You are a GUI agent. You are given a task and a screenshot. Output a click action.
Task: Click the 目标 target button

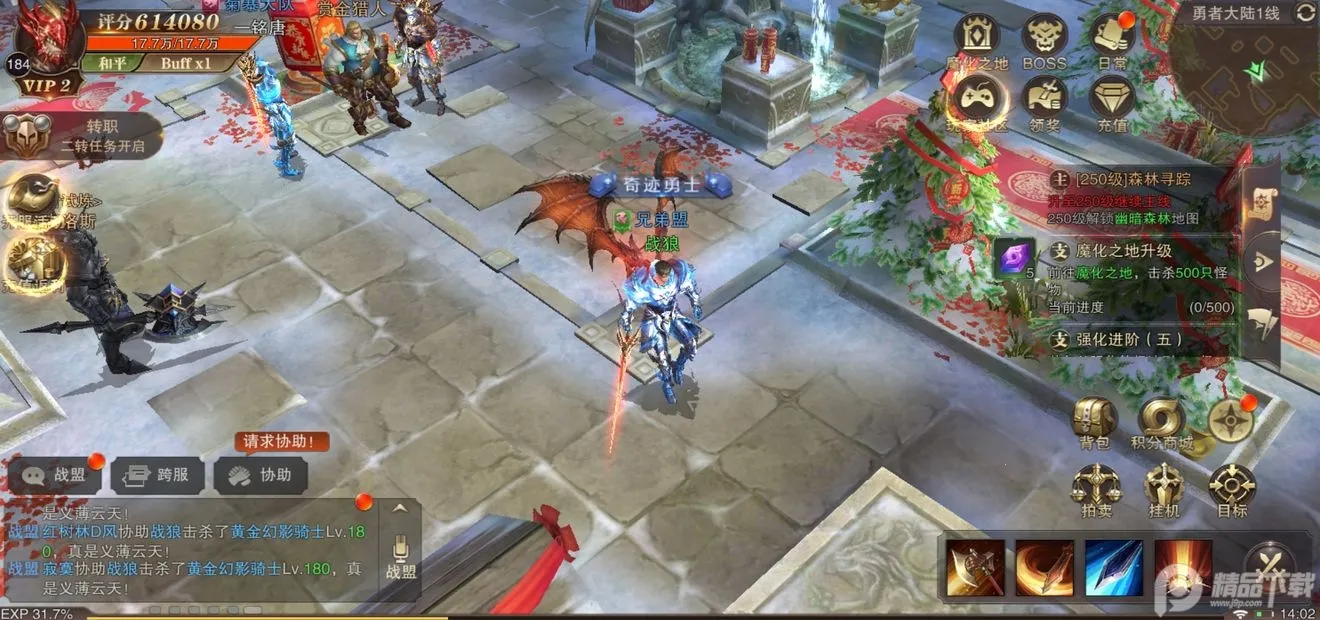(x=1232, y=489)
